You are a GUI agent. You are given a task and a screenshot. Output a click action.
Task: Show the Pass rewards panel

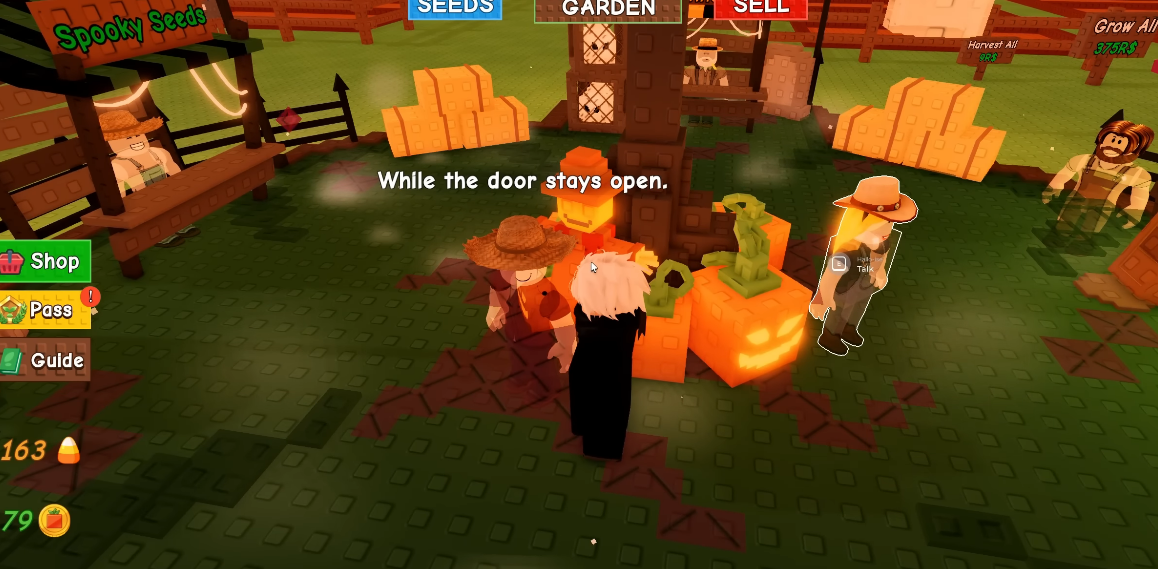[45, 310]
